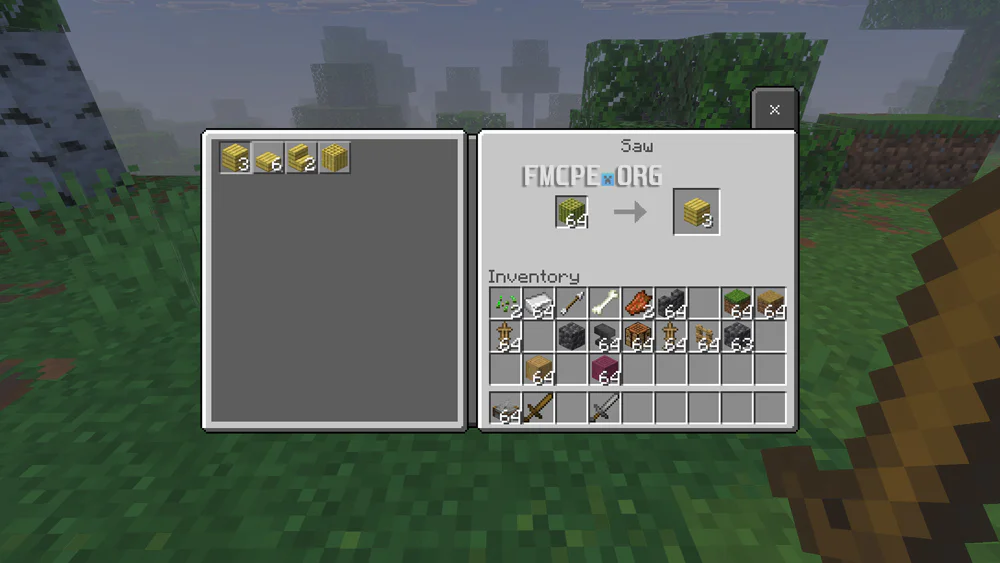Screen dimensions: 1000x563
Task: Pick the green seeds stack
Action: (505, 304)
